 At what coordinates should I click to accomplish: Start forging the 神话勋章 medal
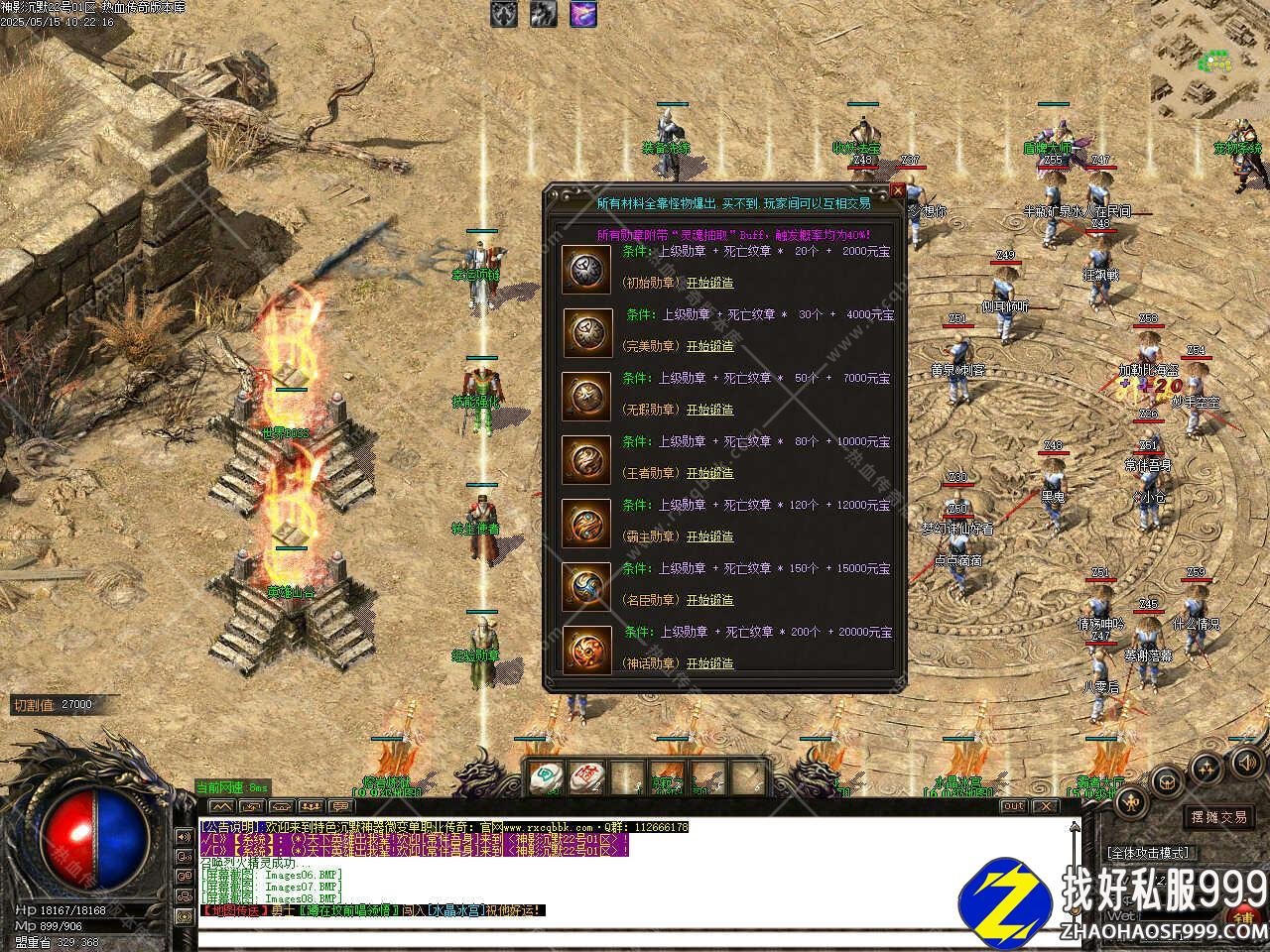click(710, 663)
